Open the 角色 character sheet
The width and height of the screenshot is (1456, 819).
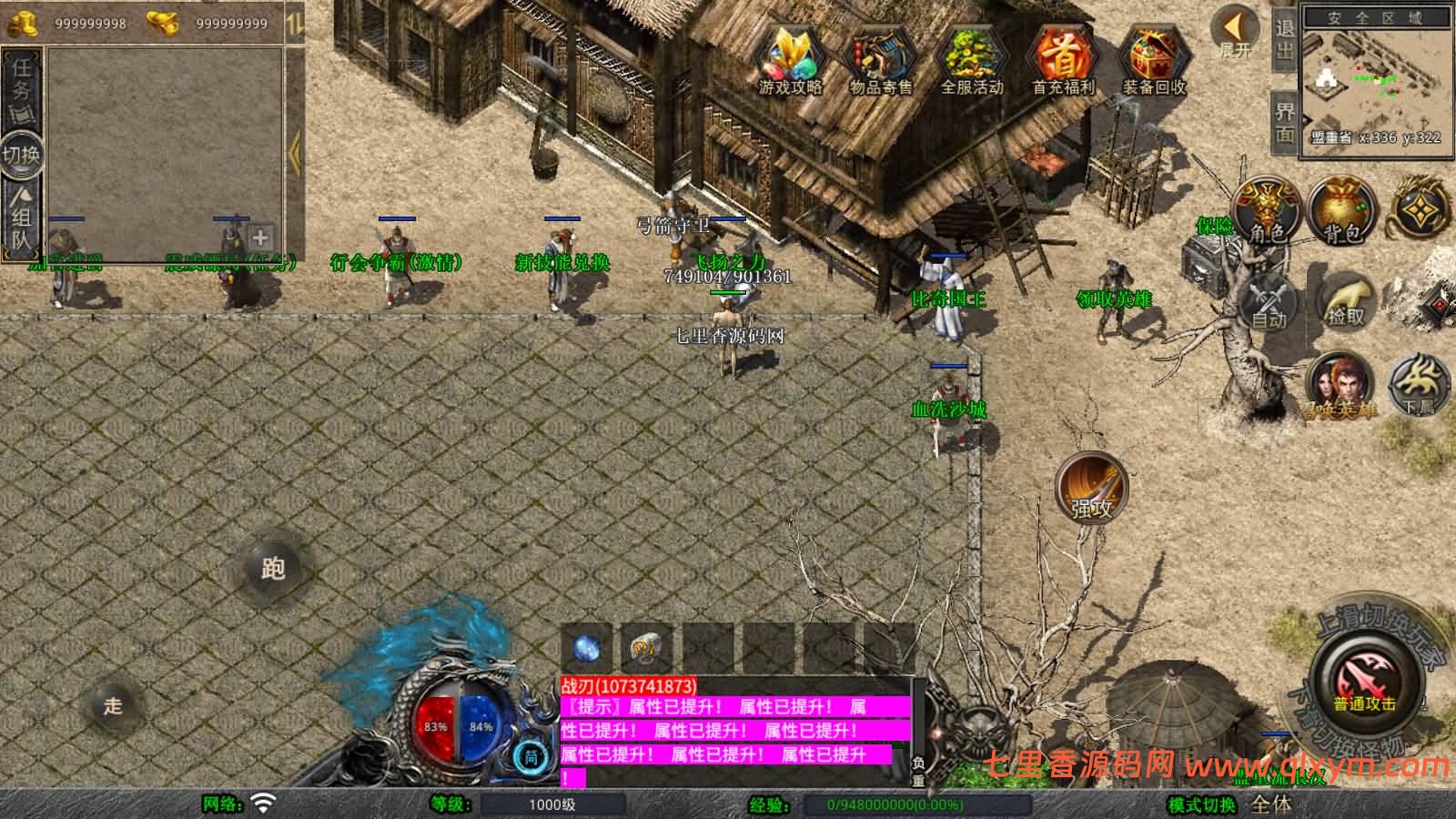(1266, 211)
